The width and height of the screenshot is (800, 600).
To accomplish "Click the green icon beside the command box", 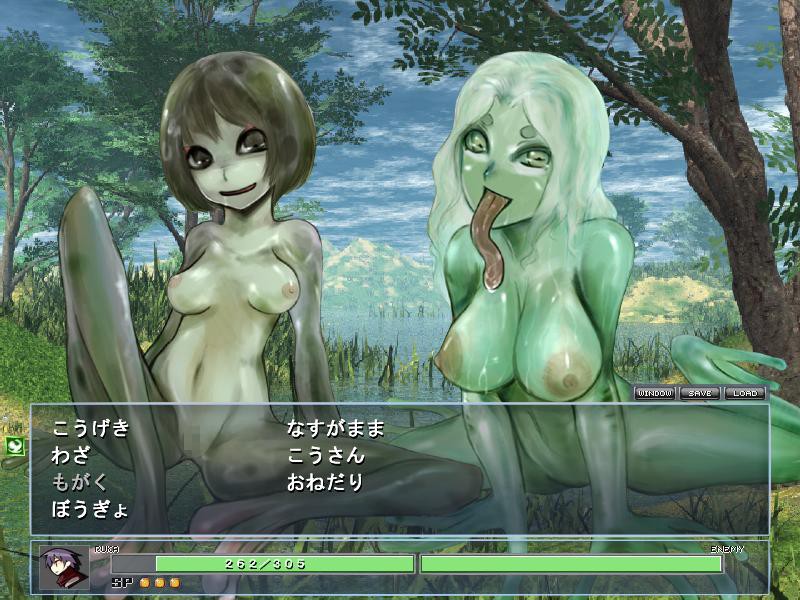I will (x=15, y=446).
